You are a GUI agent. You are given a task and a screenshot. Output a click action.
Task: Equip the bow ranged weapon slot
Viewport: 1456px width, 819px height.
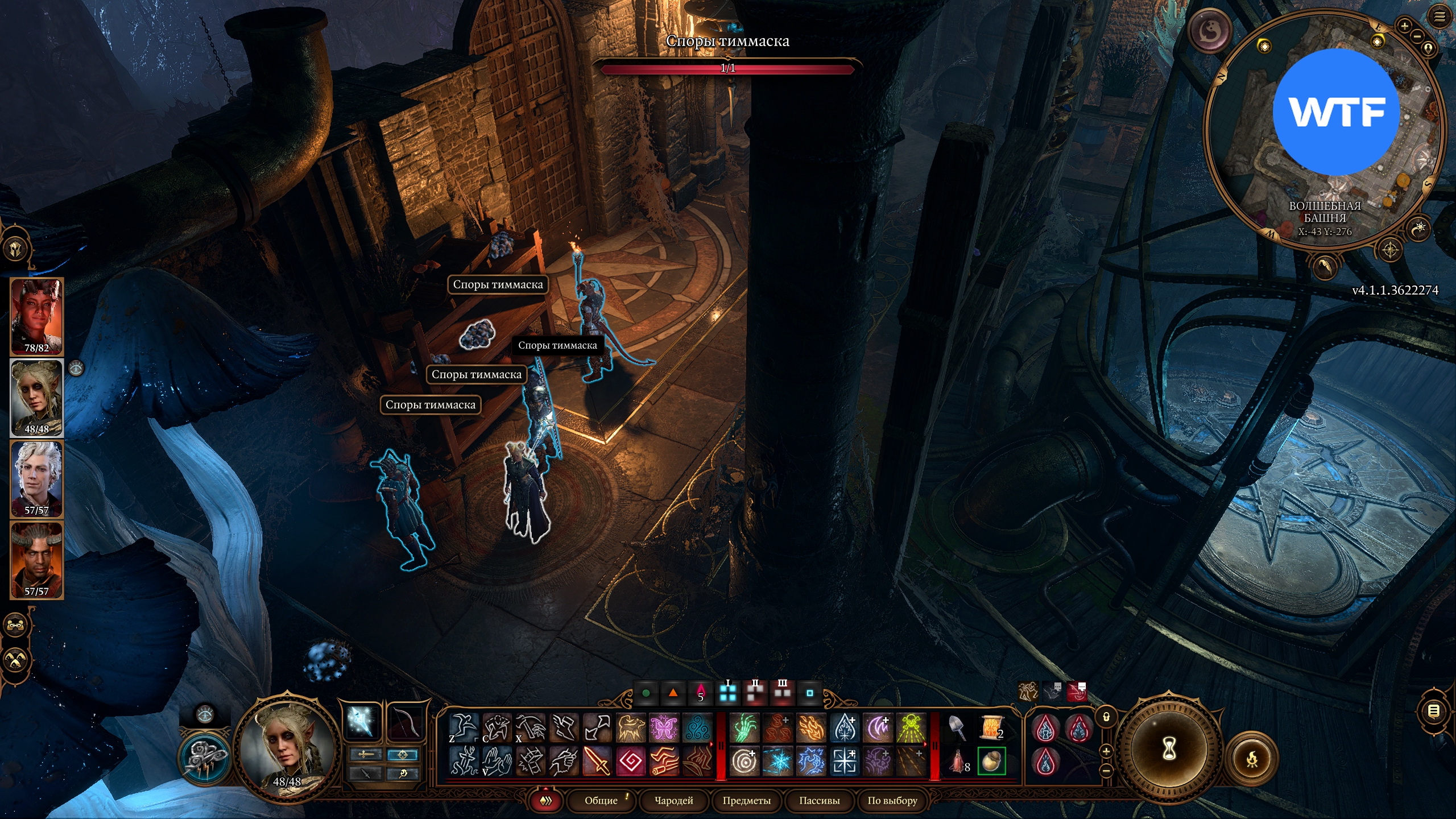pos(407,722)
